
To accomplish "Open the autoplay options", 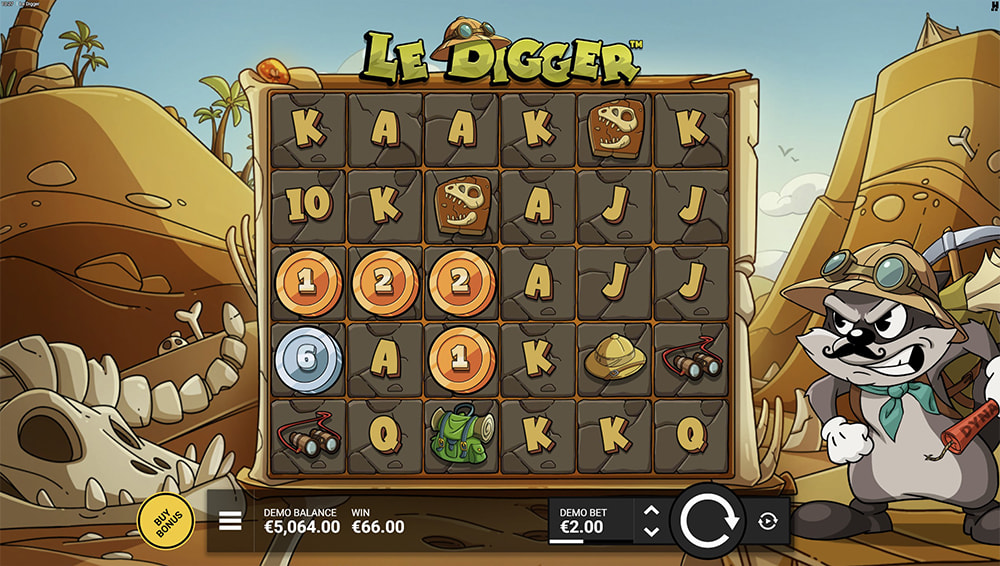I will point(767,521).
